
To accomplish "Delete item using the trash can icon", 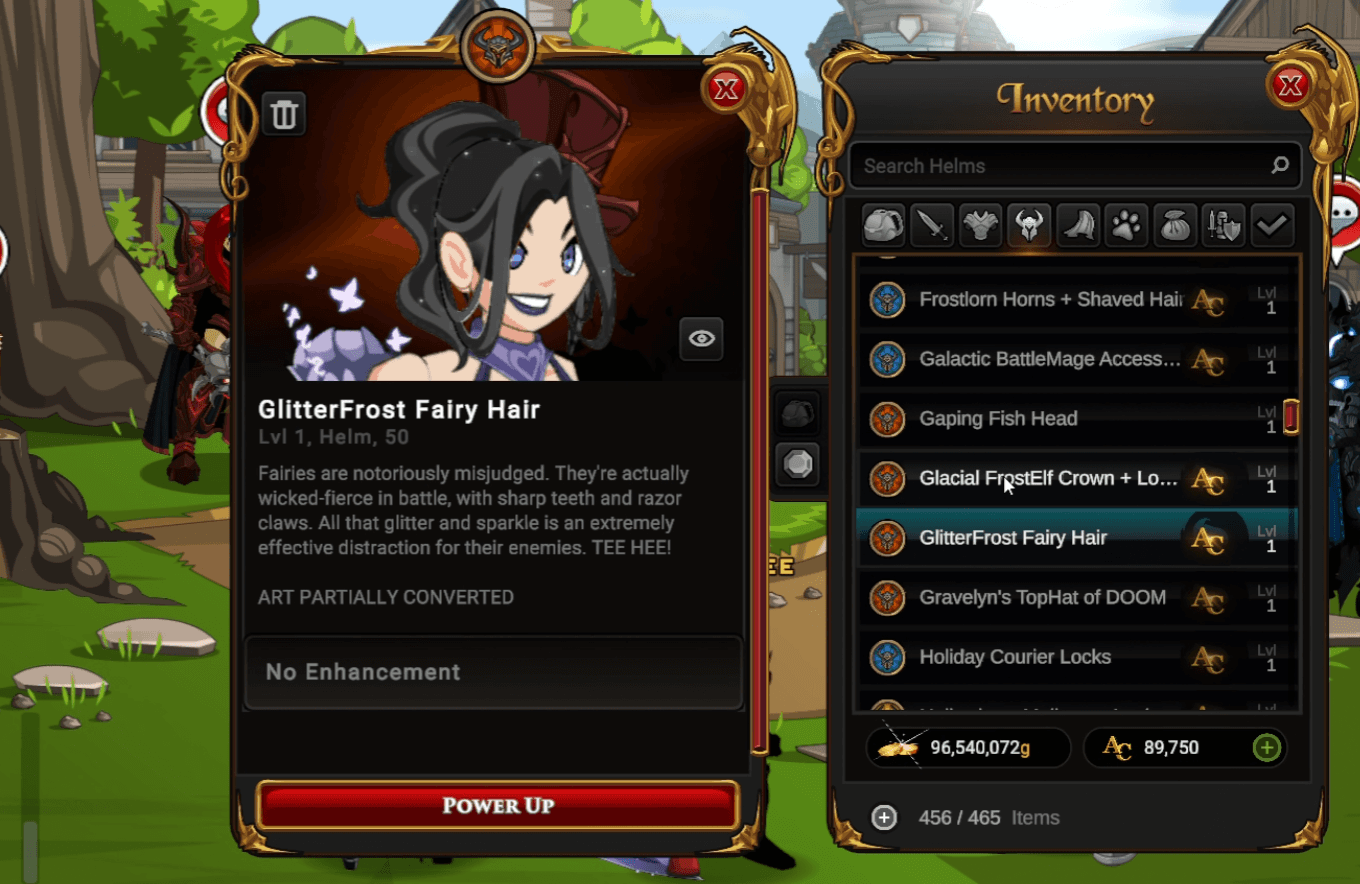I will click(x=284, y=115).
